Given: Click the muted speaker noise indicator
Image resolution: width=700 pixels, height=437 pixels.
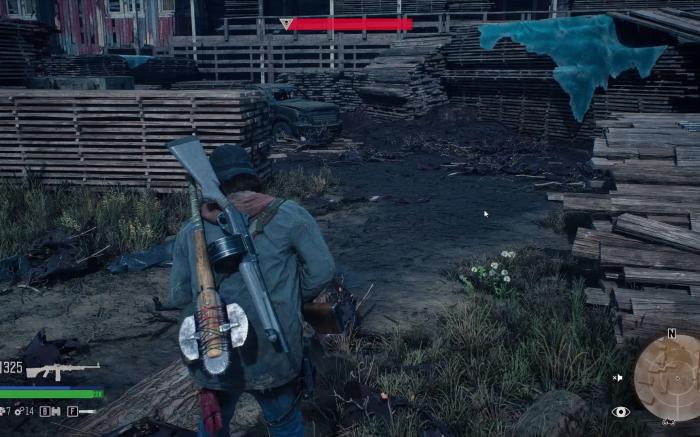Looking at the screenshot, I should point(617,377).
